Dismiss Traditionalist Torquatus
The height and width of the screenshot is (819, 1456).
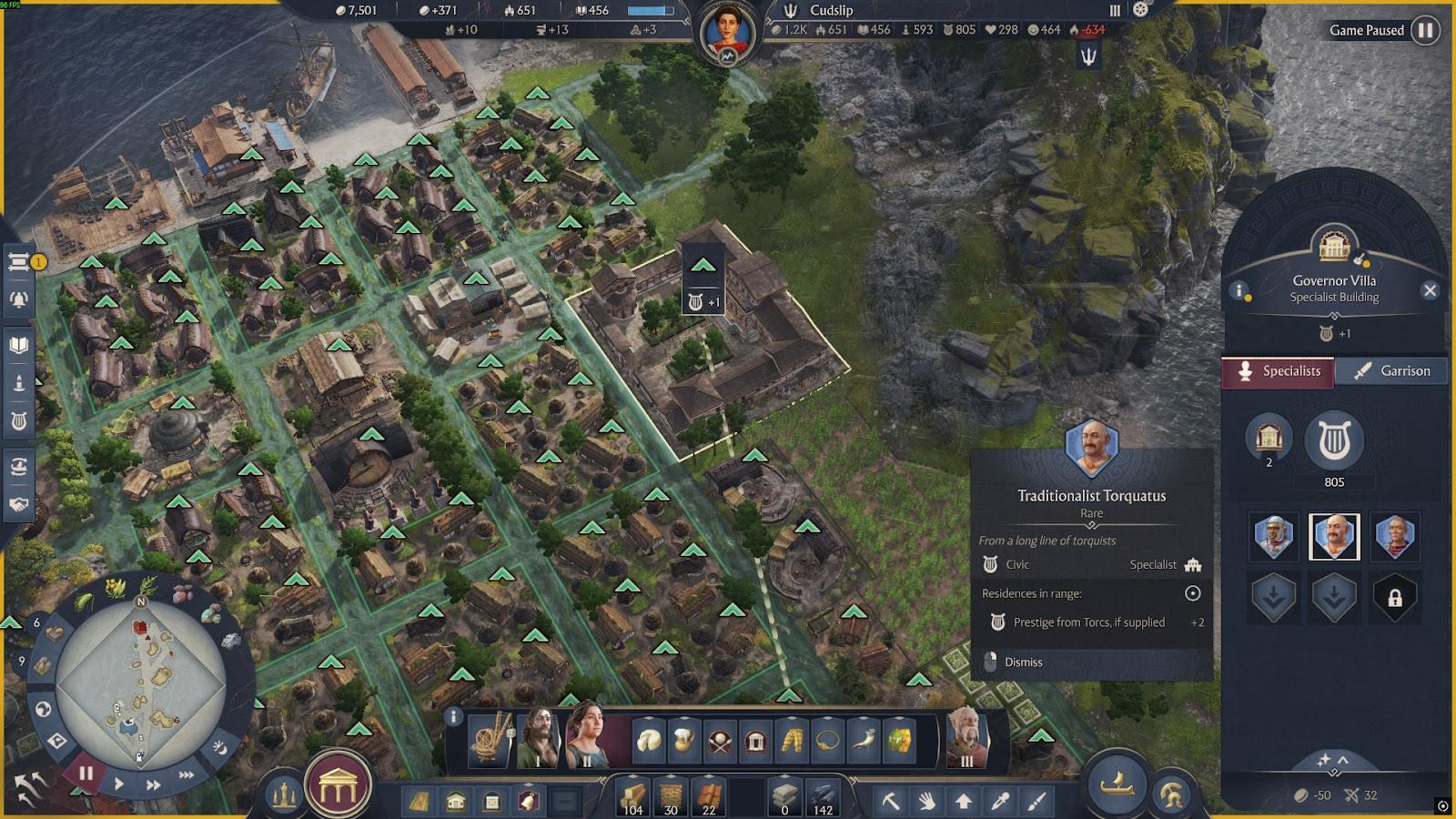click(x=1023, y=662)
